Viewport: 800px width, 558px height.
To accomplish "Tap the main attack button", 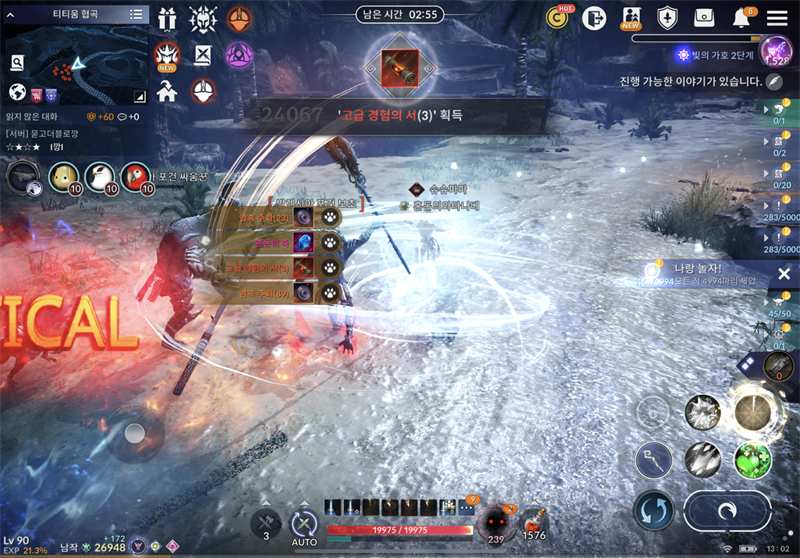I will pos(727,510).
